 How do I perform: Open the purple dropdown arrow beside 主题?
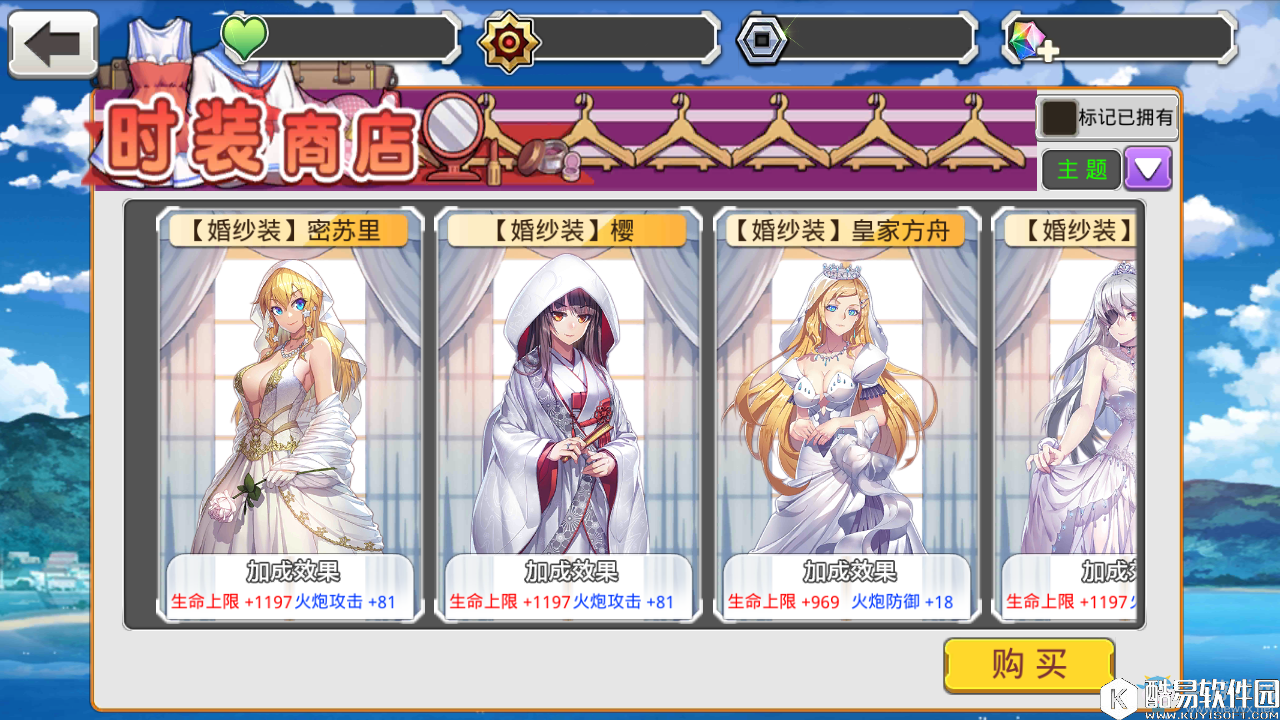click(1147, 168)
